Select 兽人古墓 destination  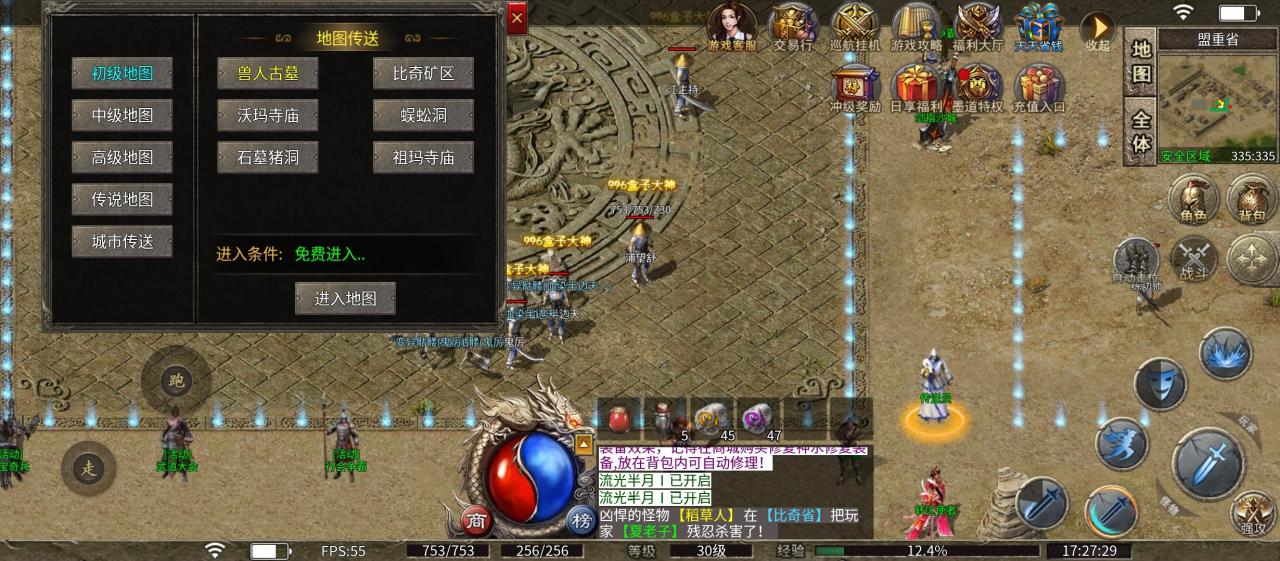pyautogui.click(x=267, y=73)
